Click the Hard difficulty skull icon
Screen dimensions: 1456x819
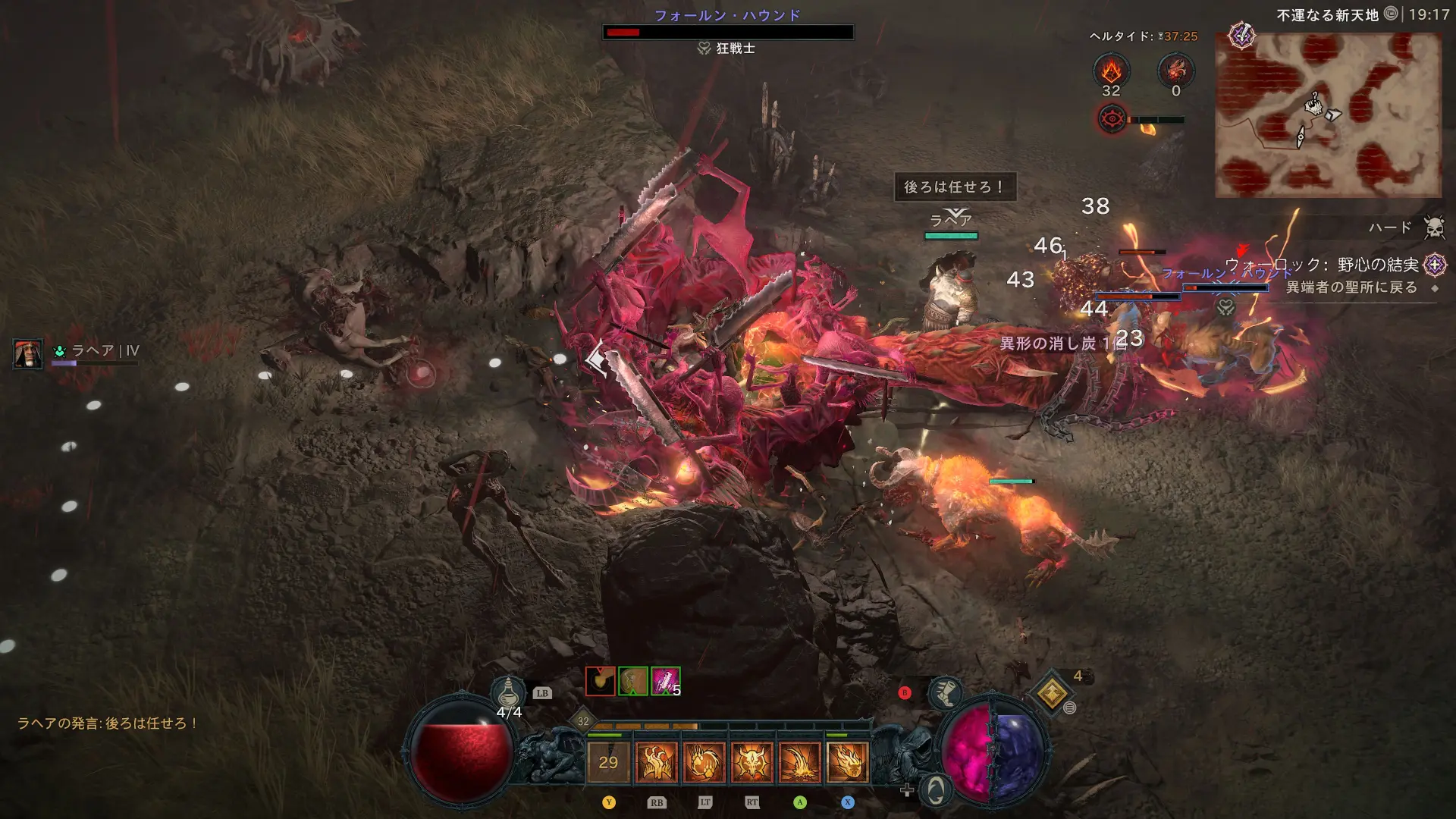click(1433, 227)
